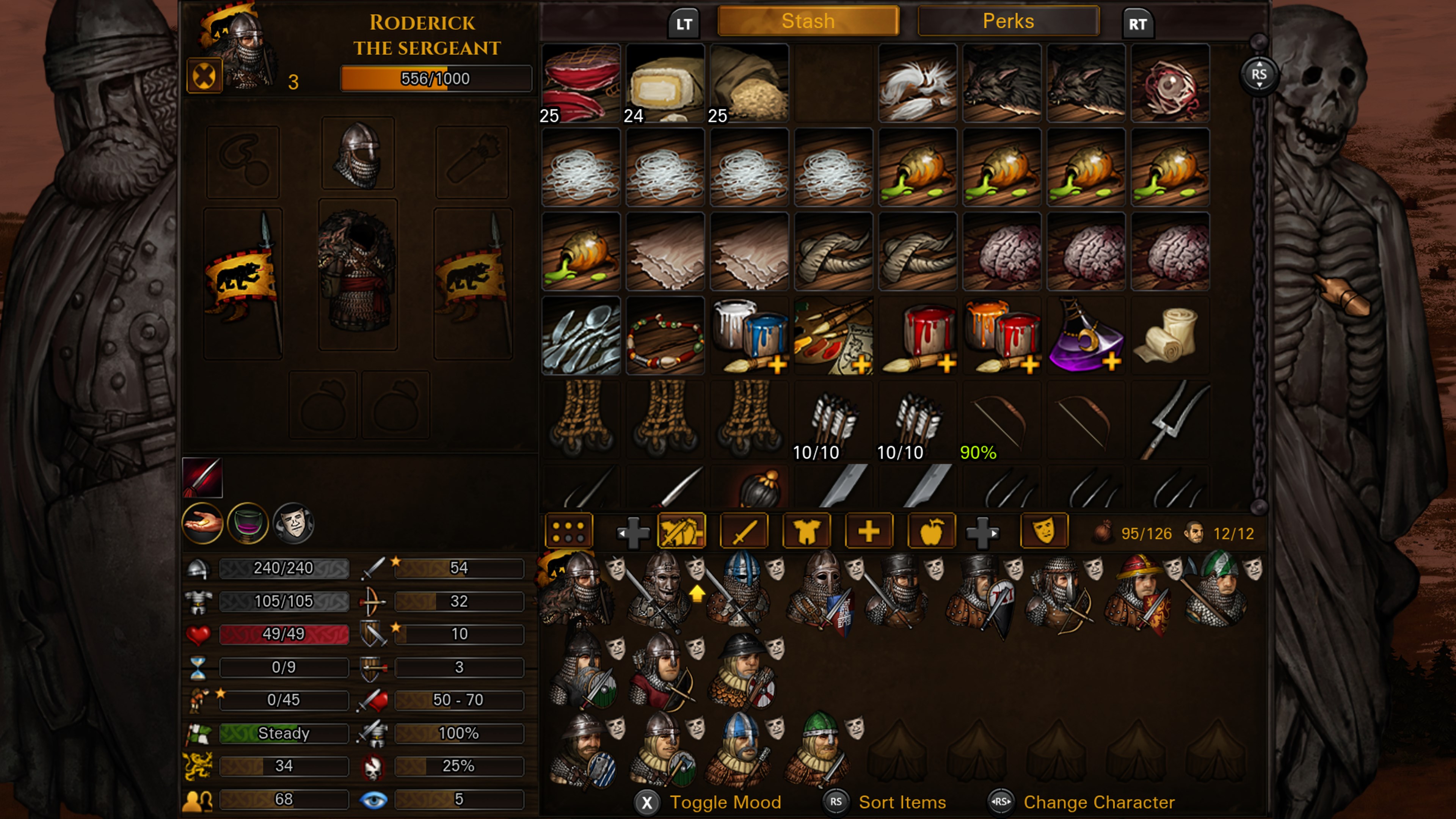Select the grain sack in stash
This screenshot has width=1456, height=819.
tap(749, 83)
